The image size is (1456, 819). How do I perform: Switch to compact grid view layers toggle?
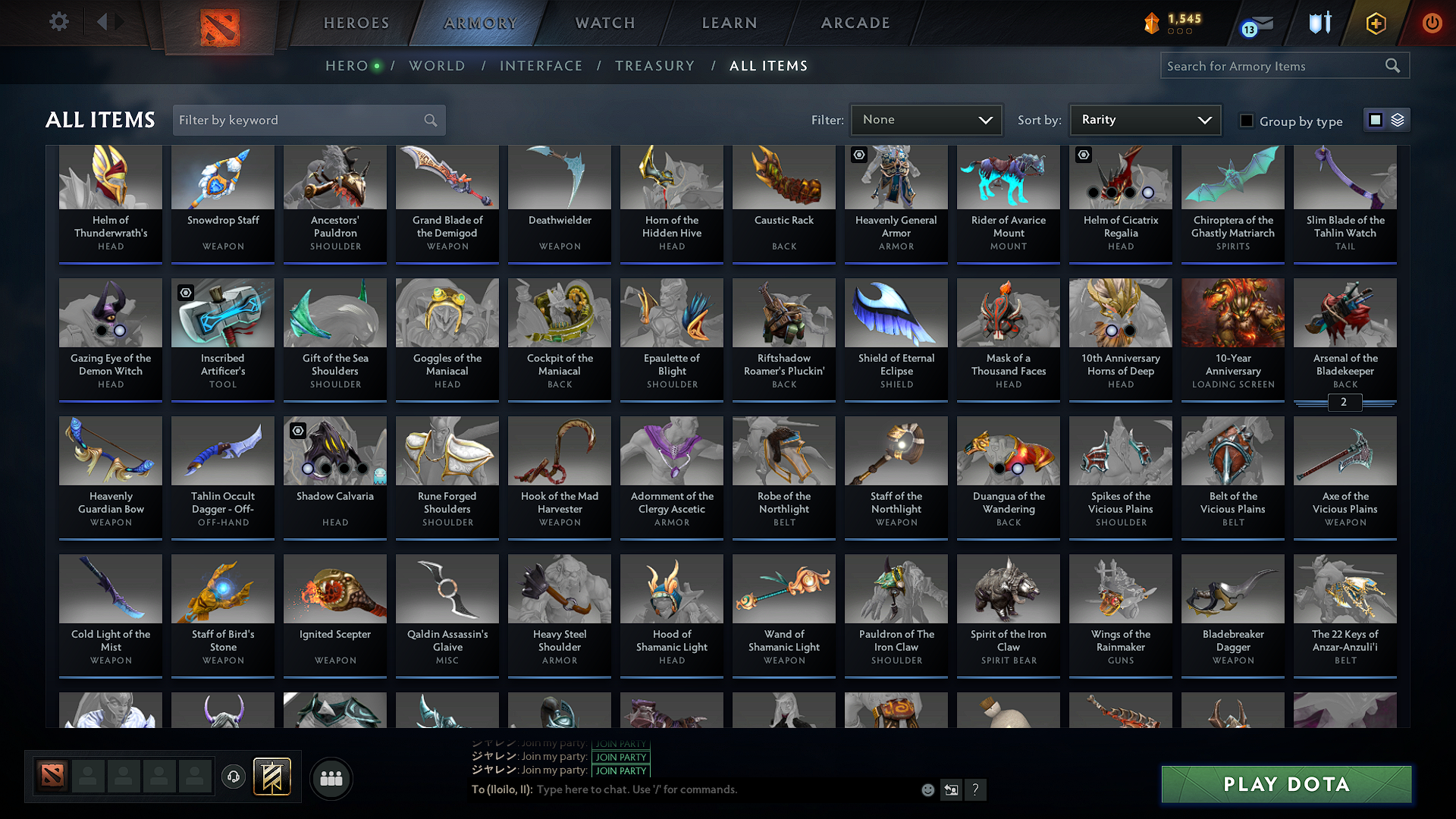pyautogui.click(x=1398, y=119)
